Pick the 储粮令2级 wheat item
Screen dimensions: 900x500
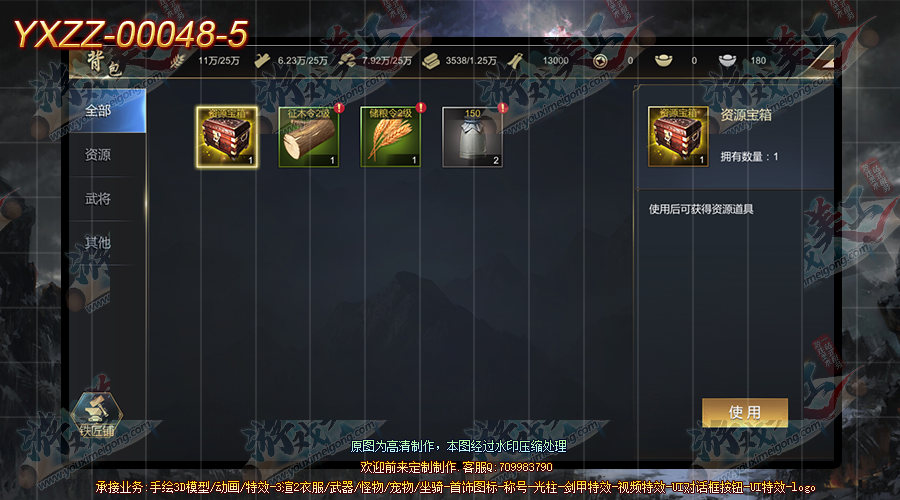tap(390, 137)
